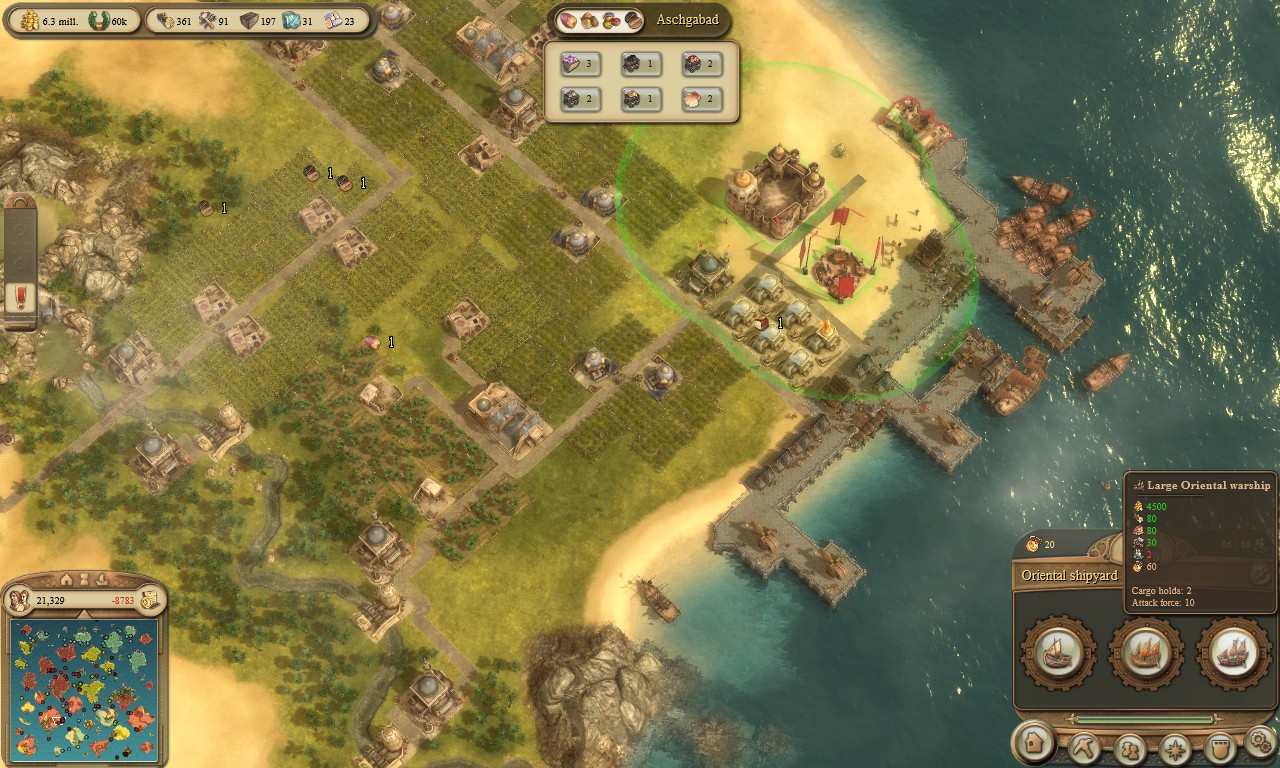Open the population portrait button
Viewport: 1280px width, 768px height.
[18, 600]
